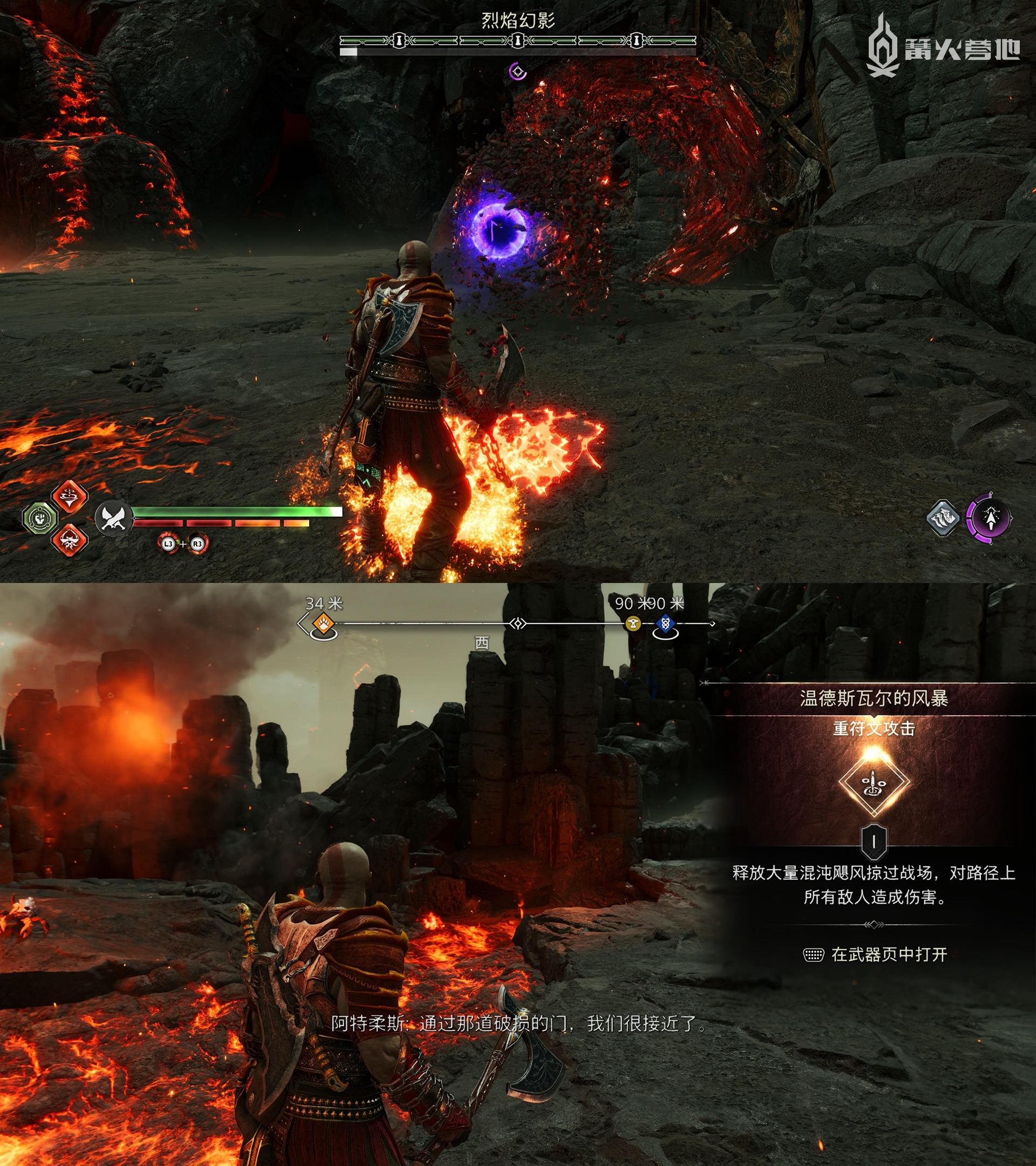Open the 在武器页中打开 weapon page prompt
Image resolution: width=1036 pixels, height=1166 pixels.
click(x=875, y=954)
